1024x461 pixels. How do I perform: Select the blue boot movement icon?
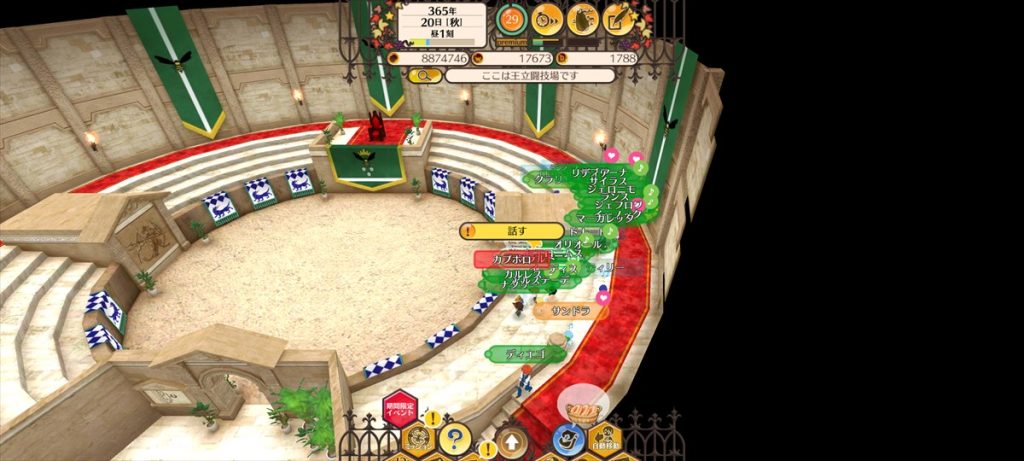pyautogui.click(x=568, y=439)
